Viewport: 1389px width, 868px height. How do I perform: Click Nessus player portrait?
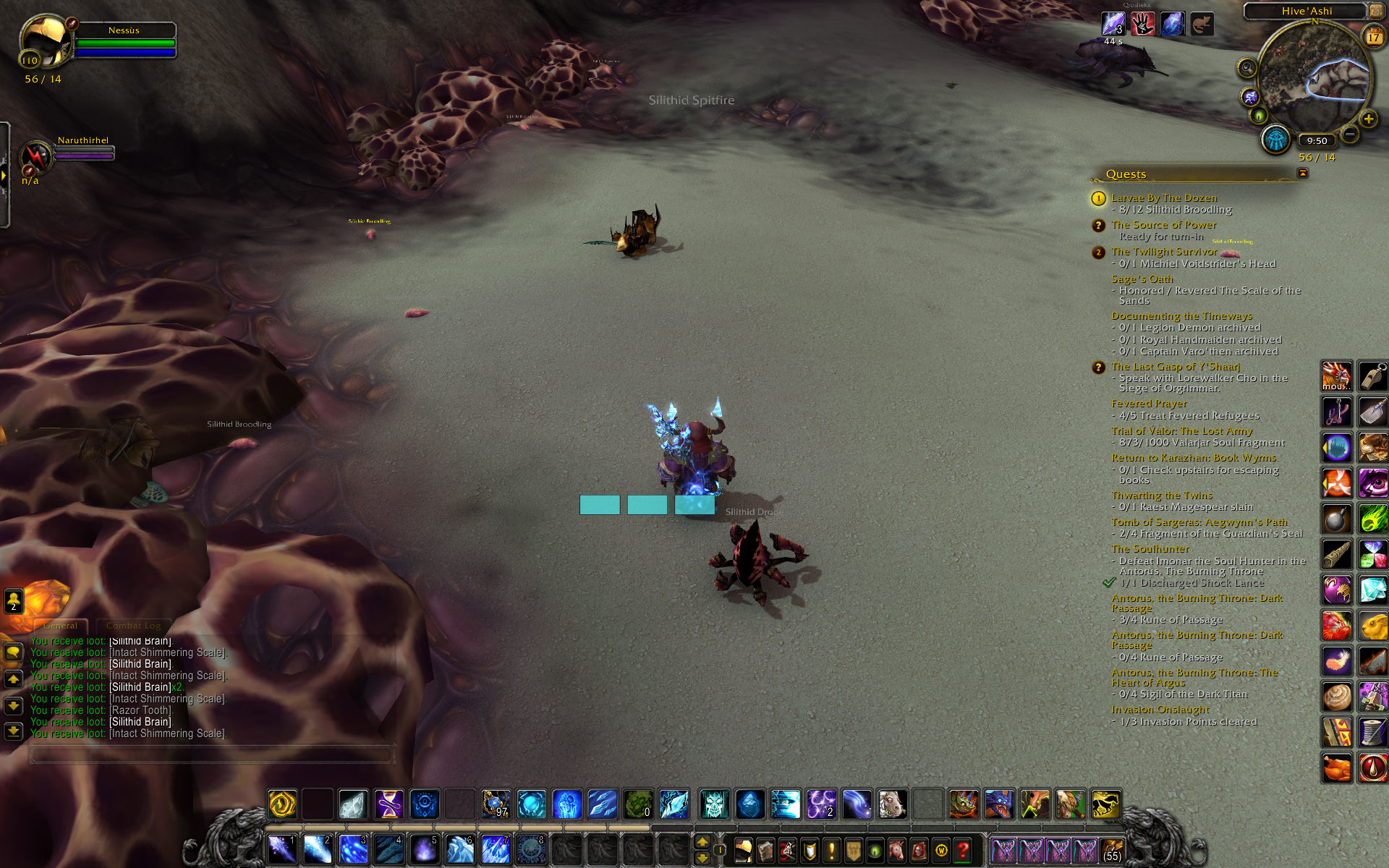(45, 42)
